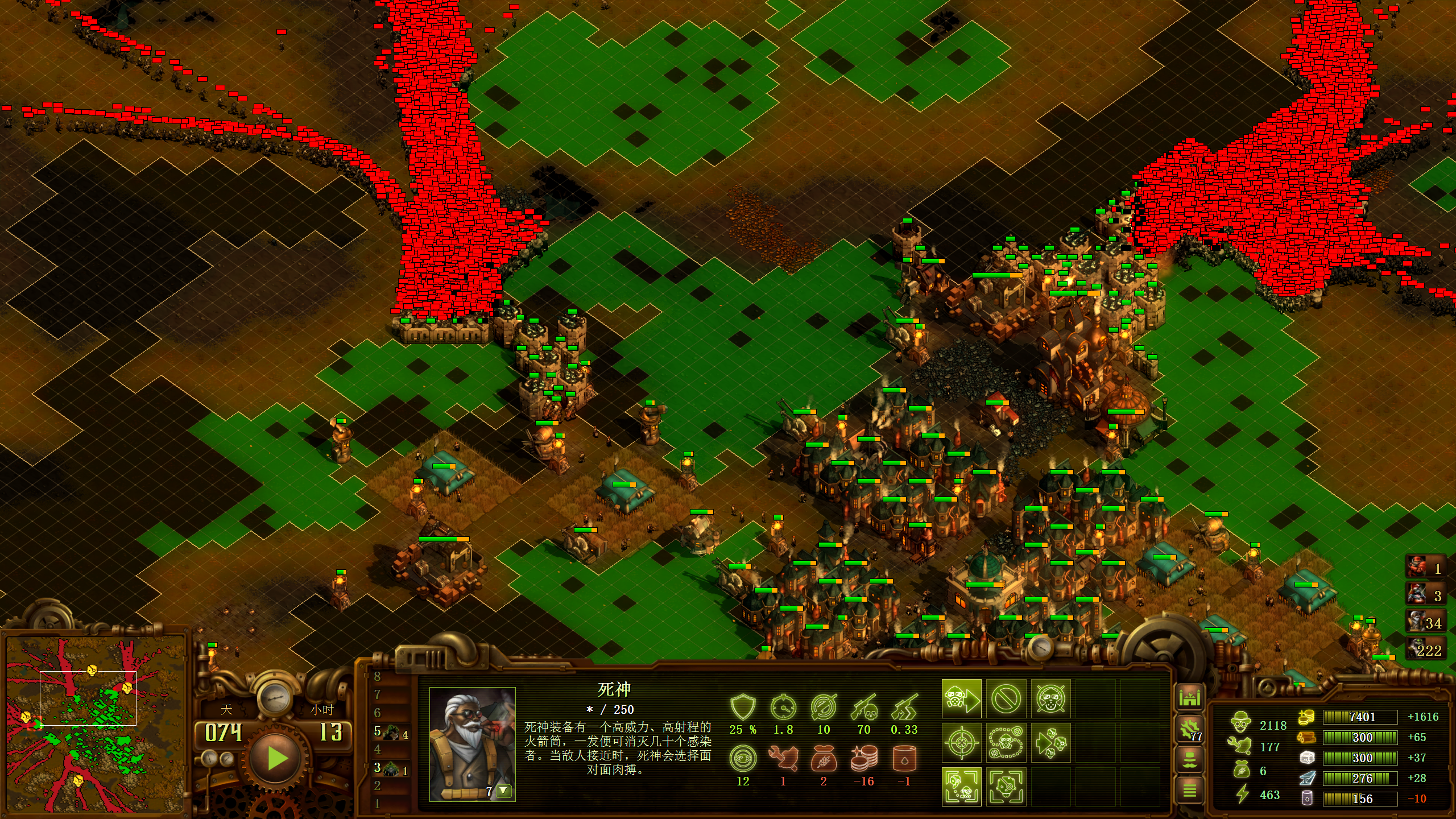Select control group 3 in the group list
Viewport: 1456px width, 819px height.
[391, 769]
